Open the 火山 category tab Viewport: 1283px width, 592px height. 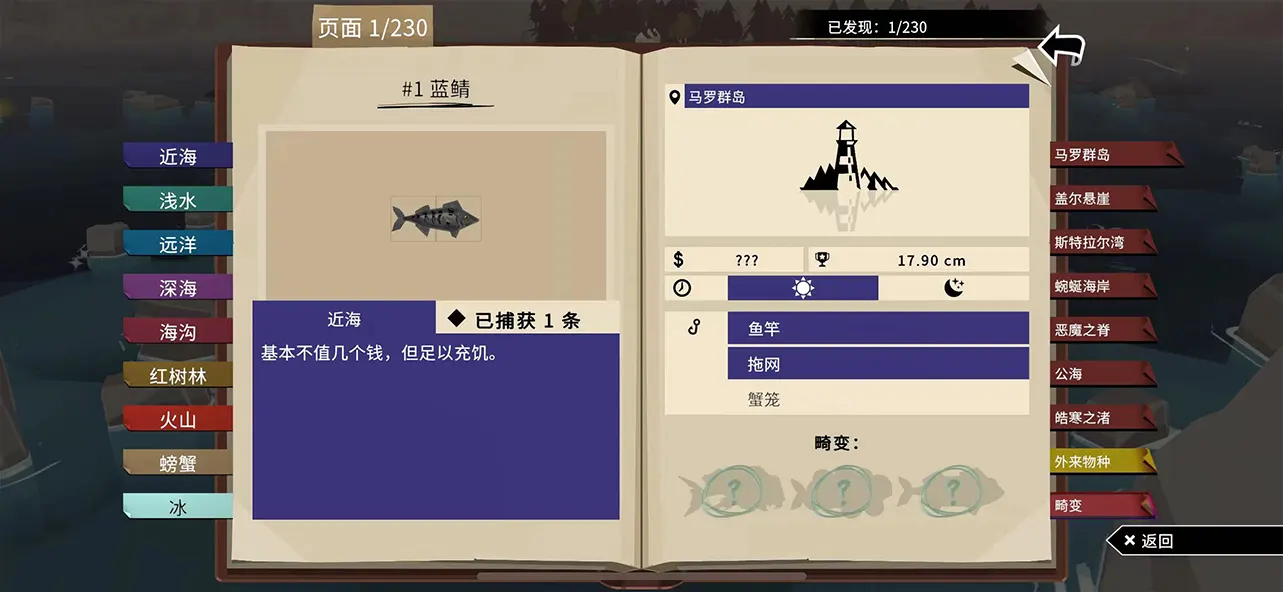(x=178, y=420)
